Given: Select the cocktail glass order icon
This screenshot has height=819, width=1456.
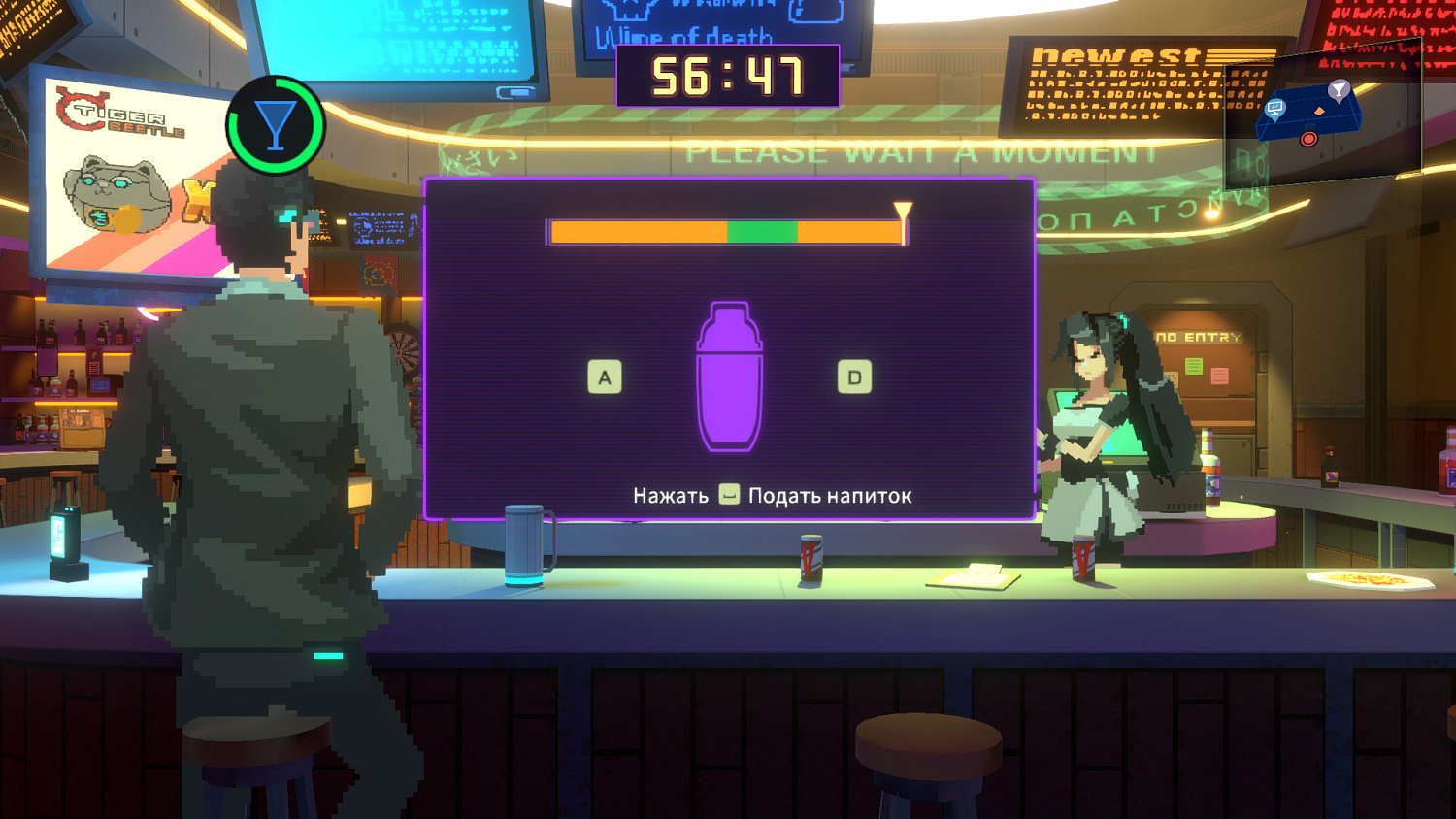Looking at the screenshot, I should pyautogui.click(x=276, y=125).
